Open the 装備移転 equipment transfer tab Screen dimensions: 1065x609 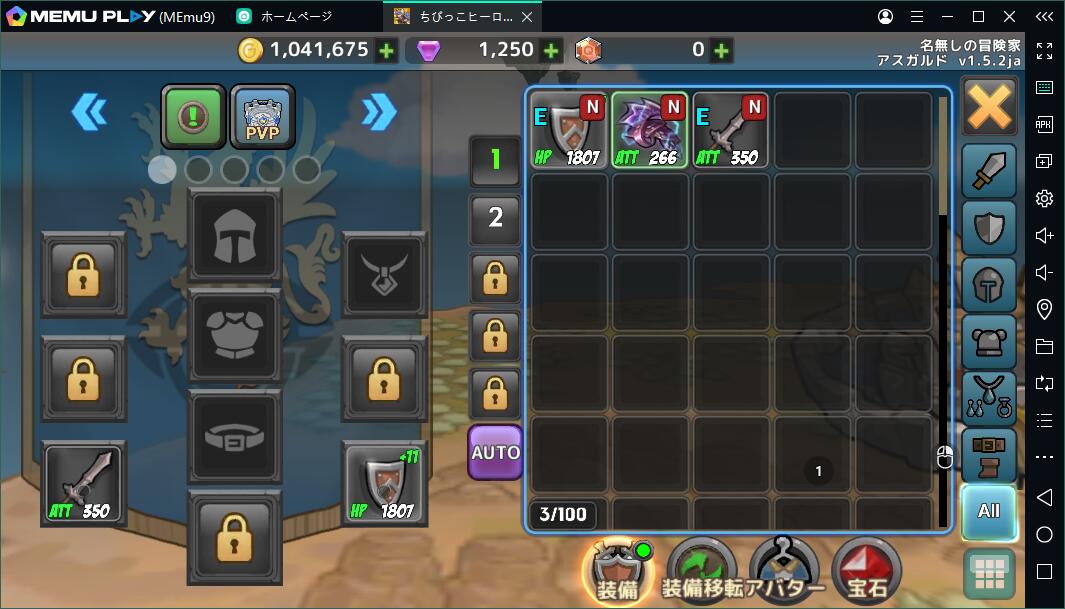click(x=702, y=572)
